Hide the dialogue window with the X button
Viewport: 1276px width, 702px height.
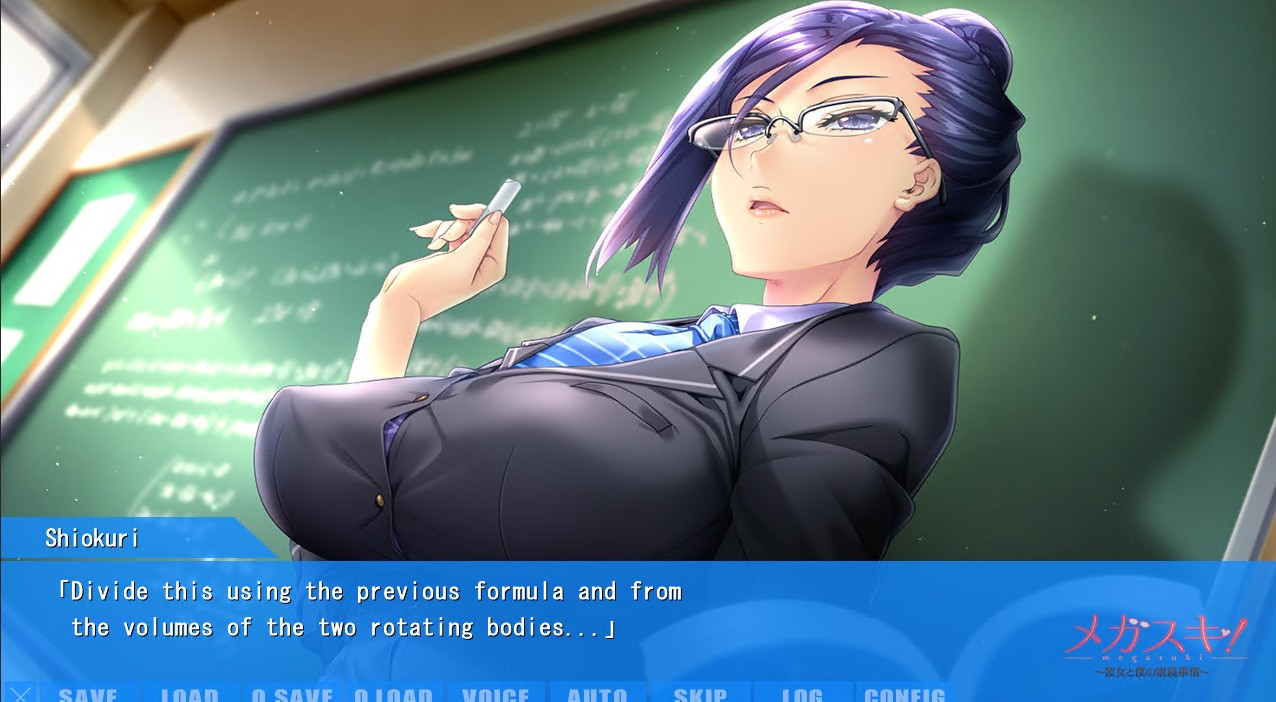[21, 693]
